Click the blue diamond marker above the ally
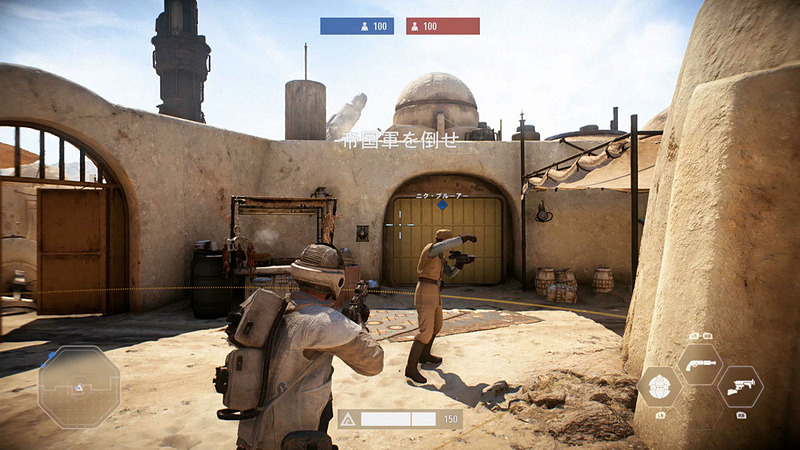This screenshot has width=800, height=450. coord(442,205)
